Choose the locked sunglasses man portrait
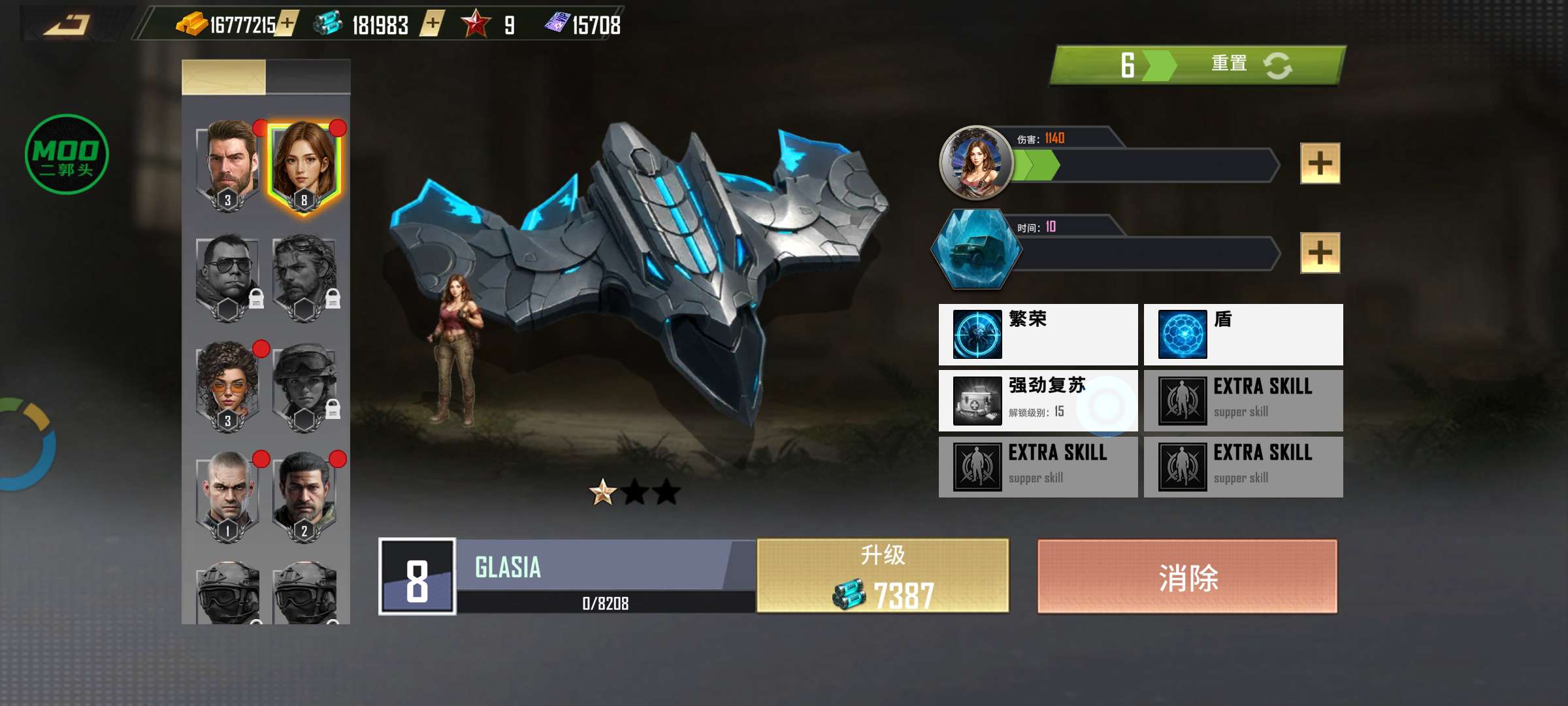The height and width of the screenshot is (706, 1568). (x=228, y=275)
